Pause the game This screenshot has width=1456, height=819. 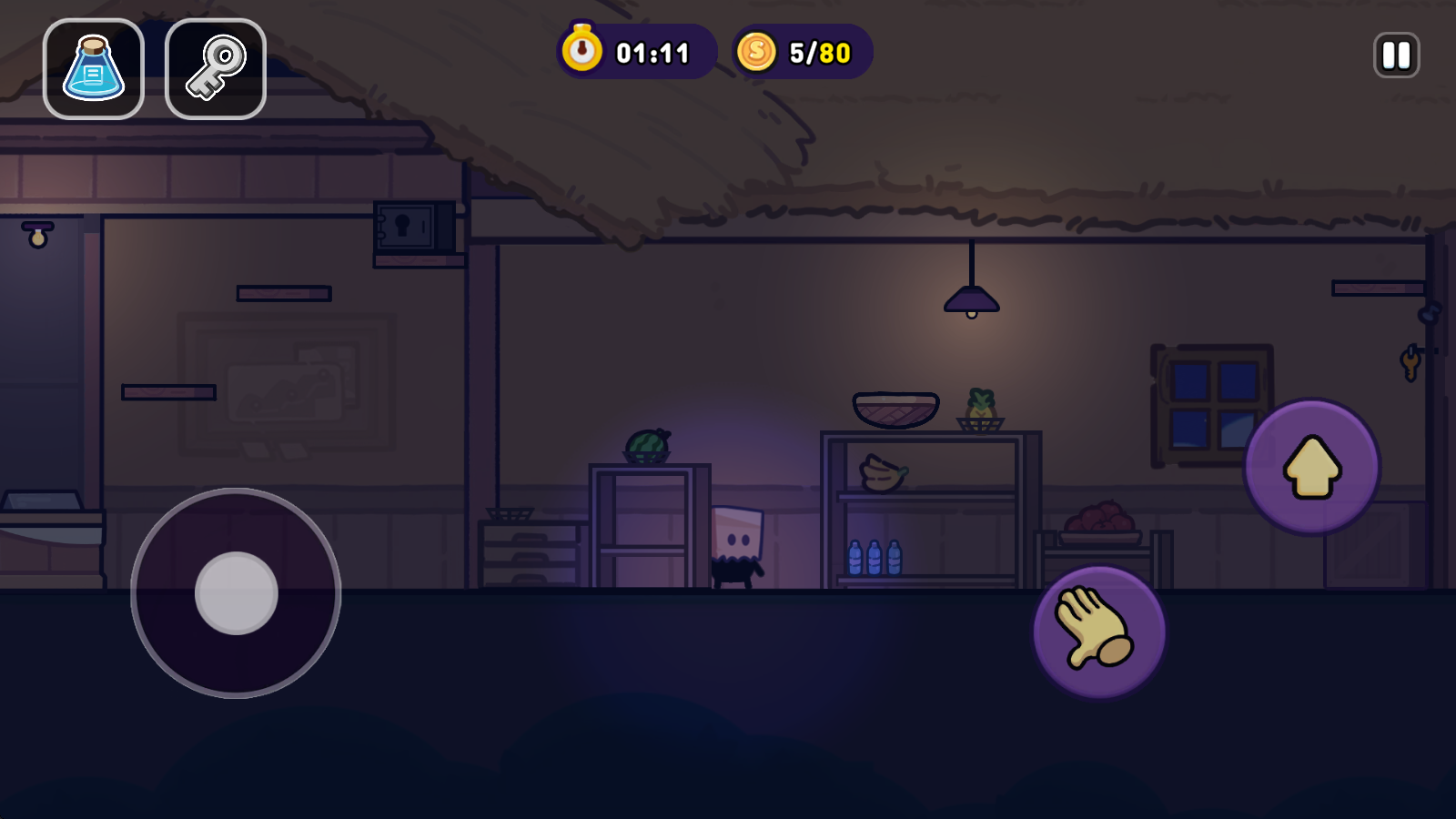(x=1396, y=56)
